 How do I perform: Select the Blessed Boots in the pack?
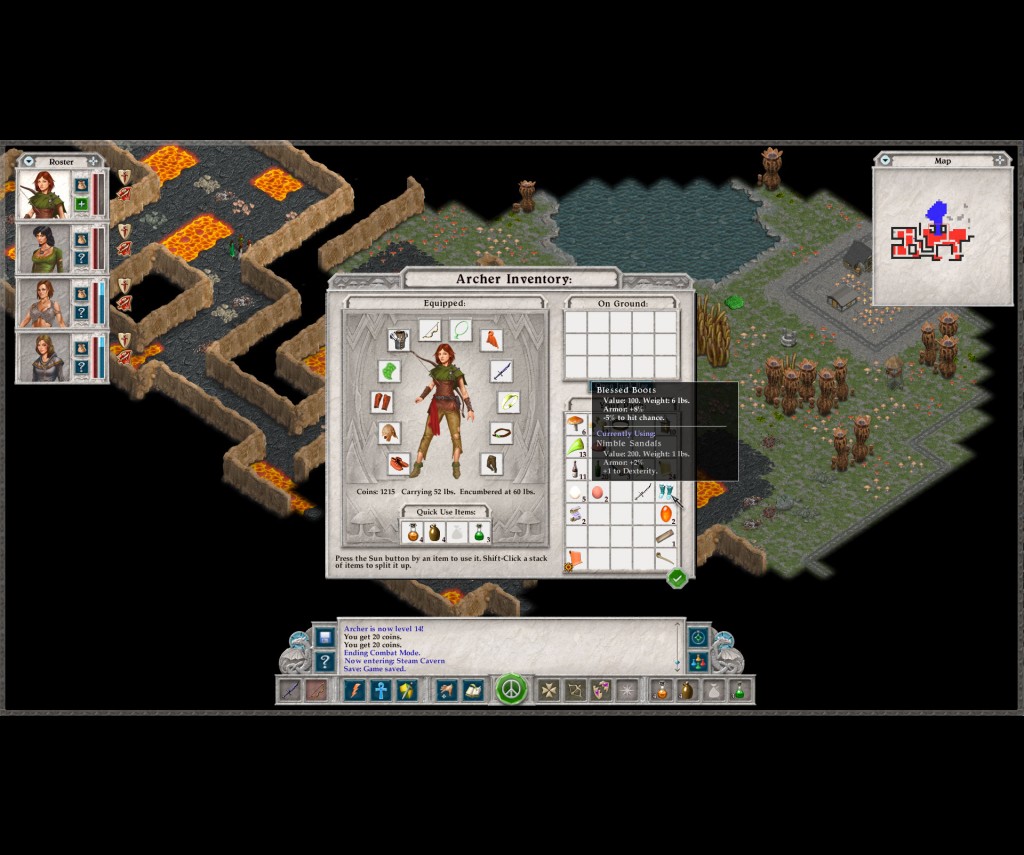click(666, 491)
